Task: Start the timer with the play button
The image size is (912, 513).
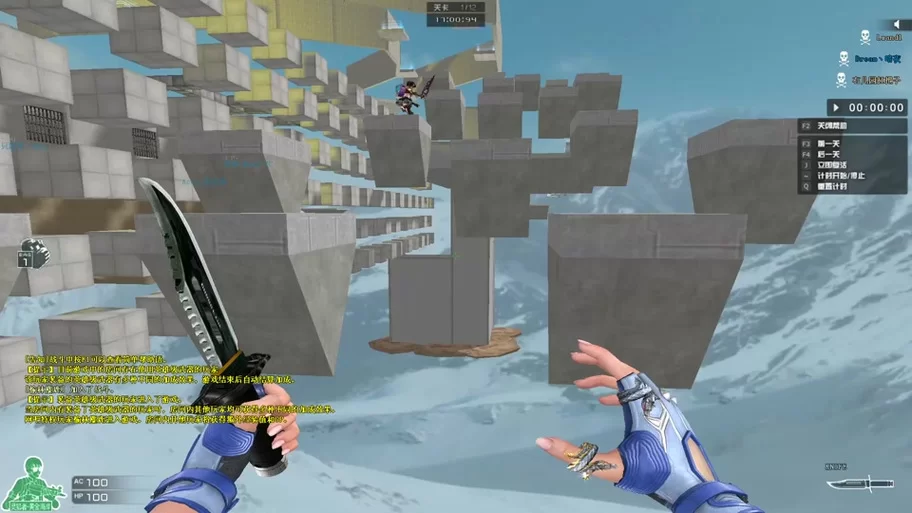Action: [834, 108]
